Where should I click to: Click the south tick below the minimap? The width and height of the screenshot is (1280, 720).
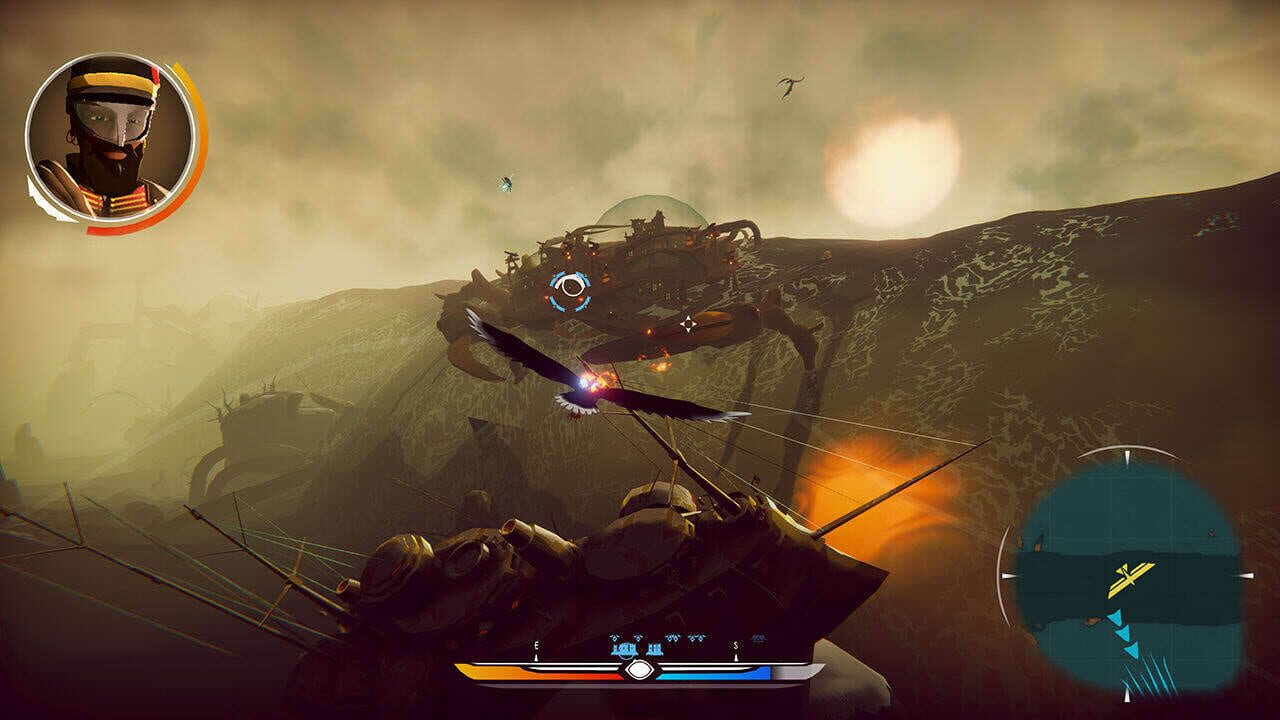pyautogui.click(x=1128, y=695)
